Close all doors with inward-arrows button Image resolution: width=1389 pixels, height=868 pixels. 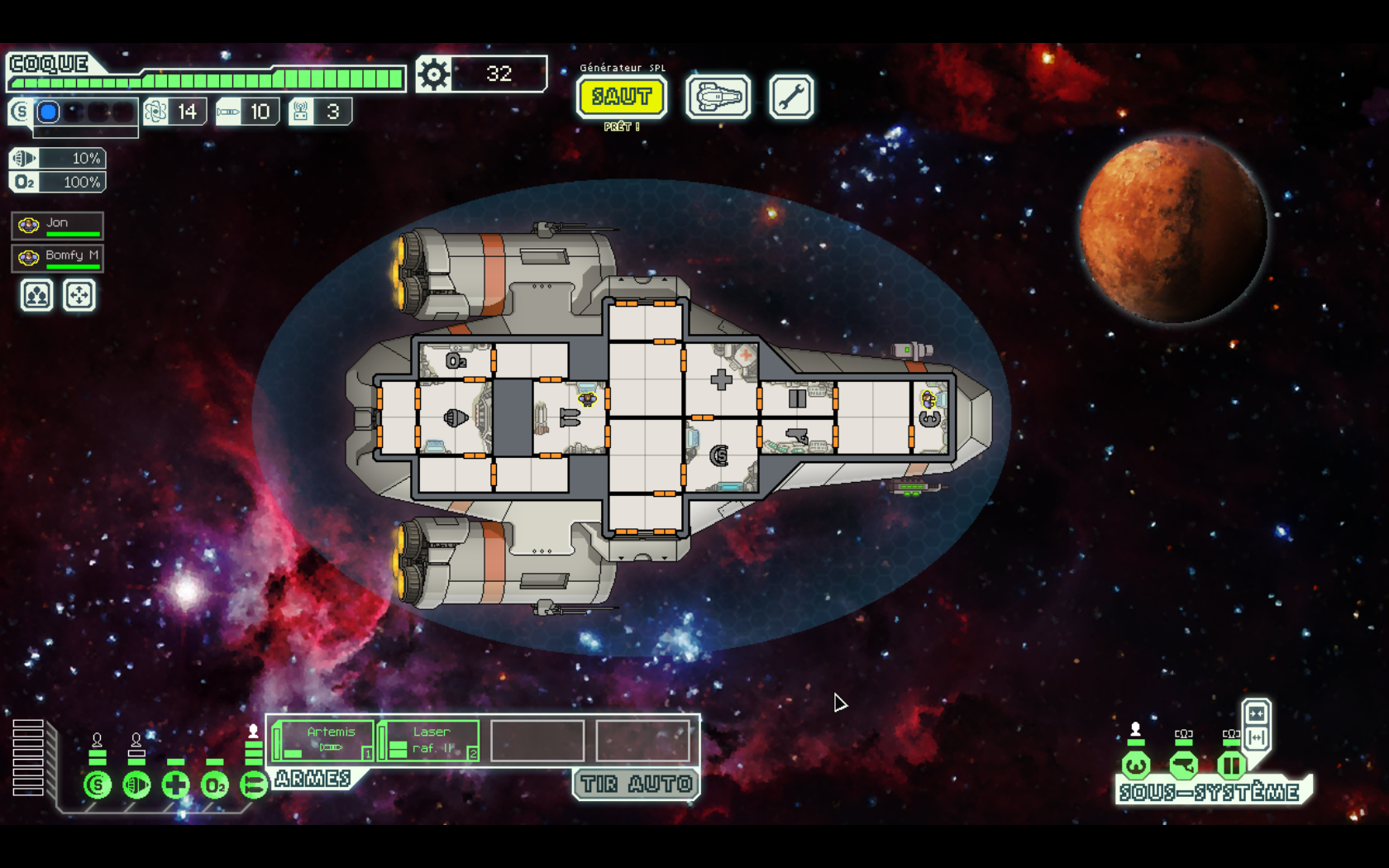(1257, 713)
